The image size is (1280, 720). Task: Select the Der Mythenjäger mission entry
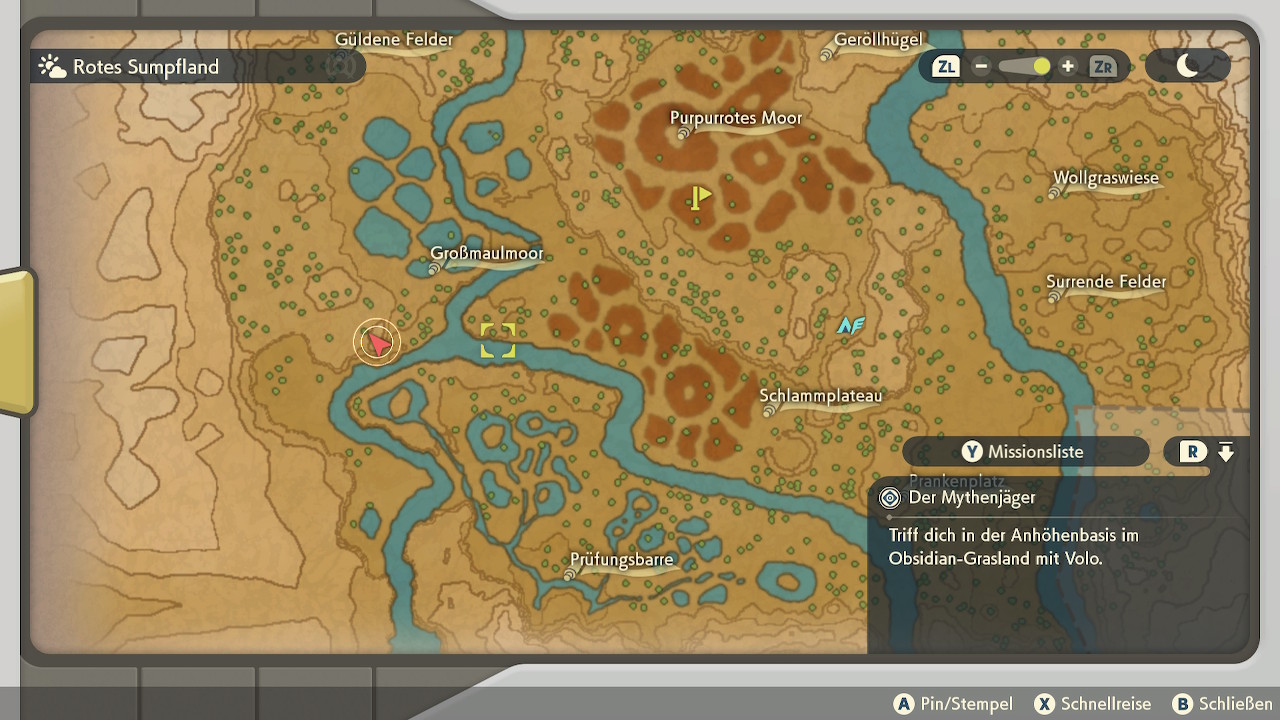pyautogui.click(x=972, y=498)
